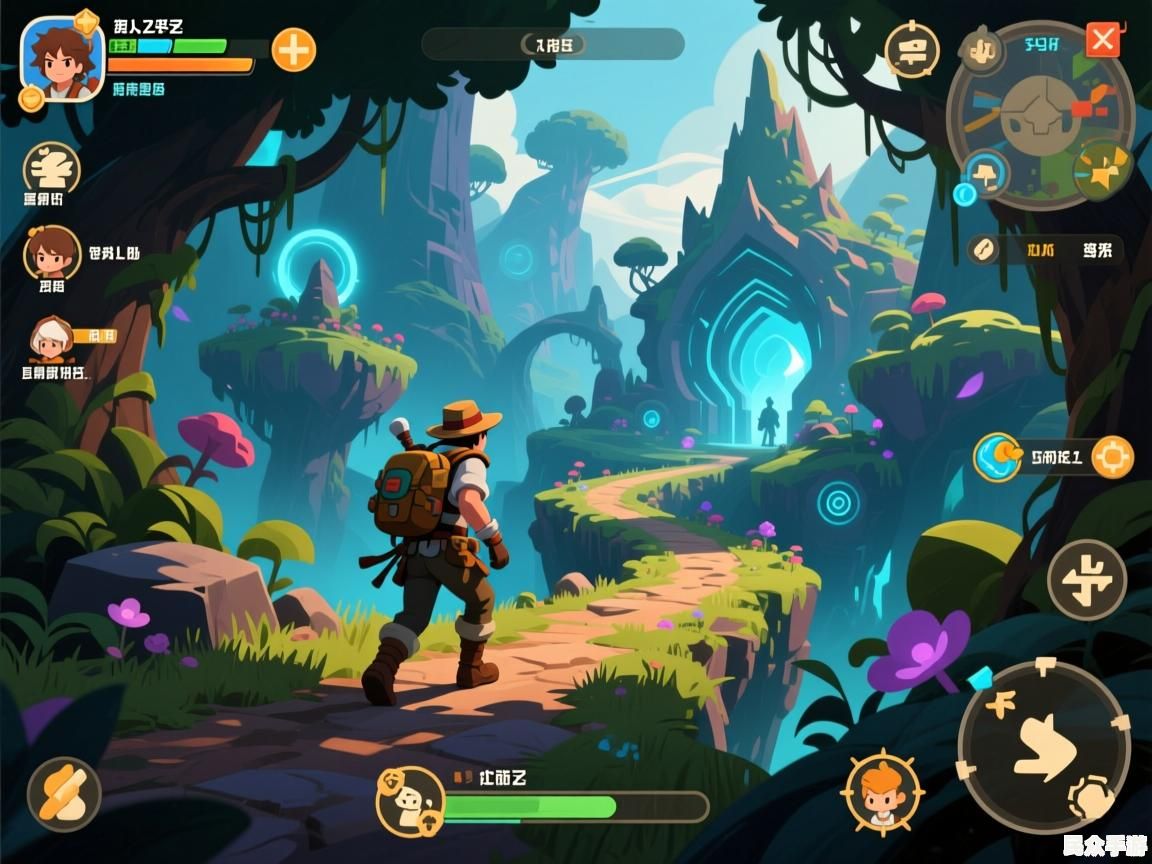Tap the orange-haired companion icon

pyautogui.click(x=881, y=791)
